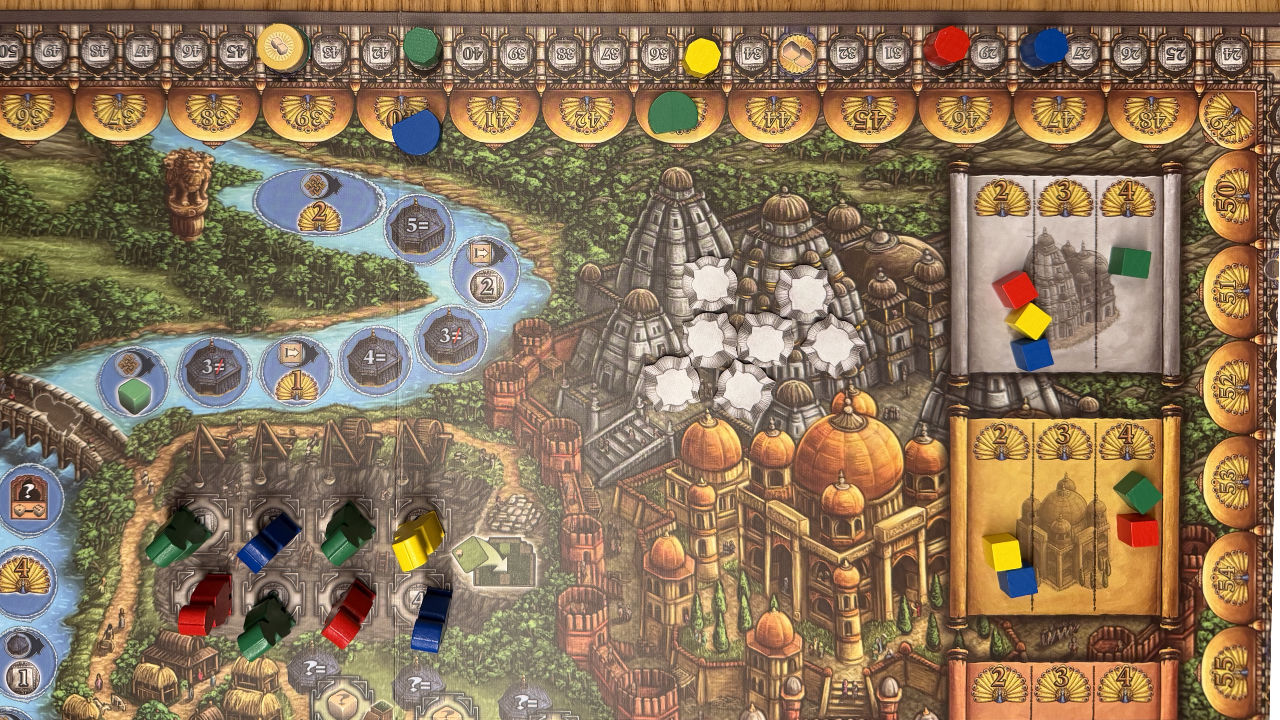
Task: Select the green cube on the gray scroll
Action: tap(1129, 263)
